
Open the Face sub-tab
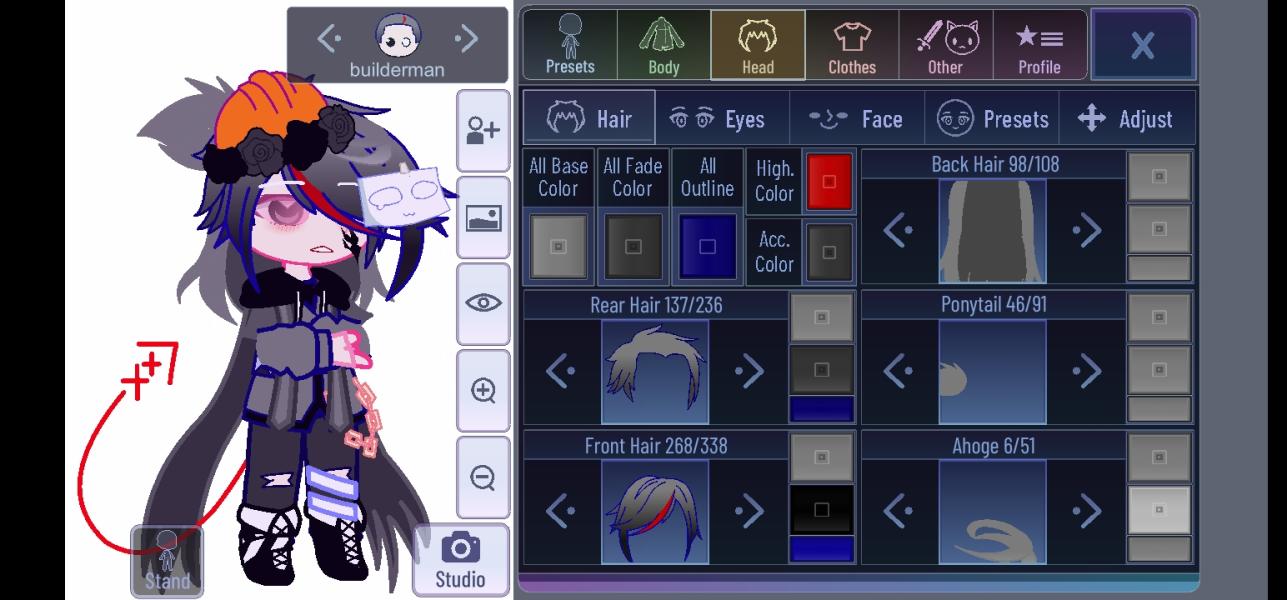click(x=857, y=119)
